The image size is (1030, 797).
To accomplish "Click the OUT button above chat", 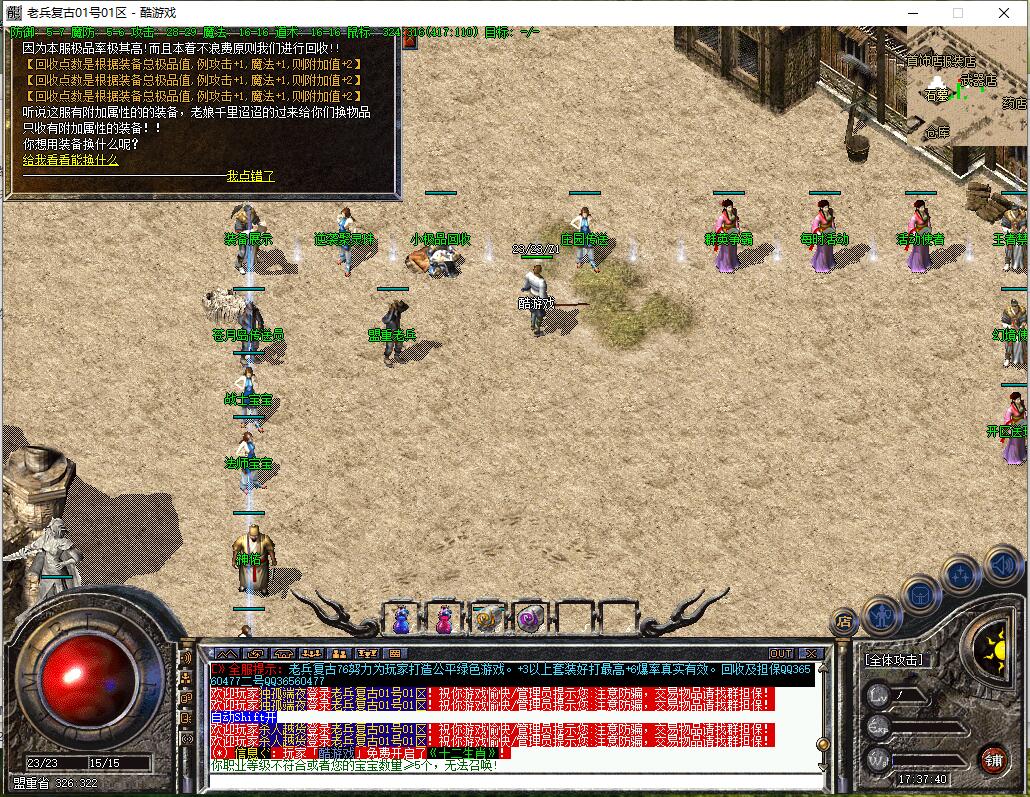I will tap(781, 654).
